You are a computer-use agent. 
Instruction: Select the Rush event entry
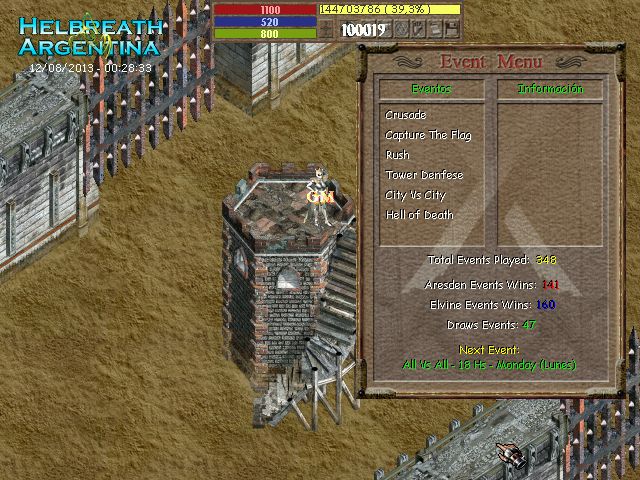point(398,155)
